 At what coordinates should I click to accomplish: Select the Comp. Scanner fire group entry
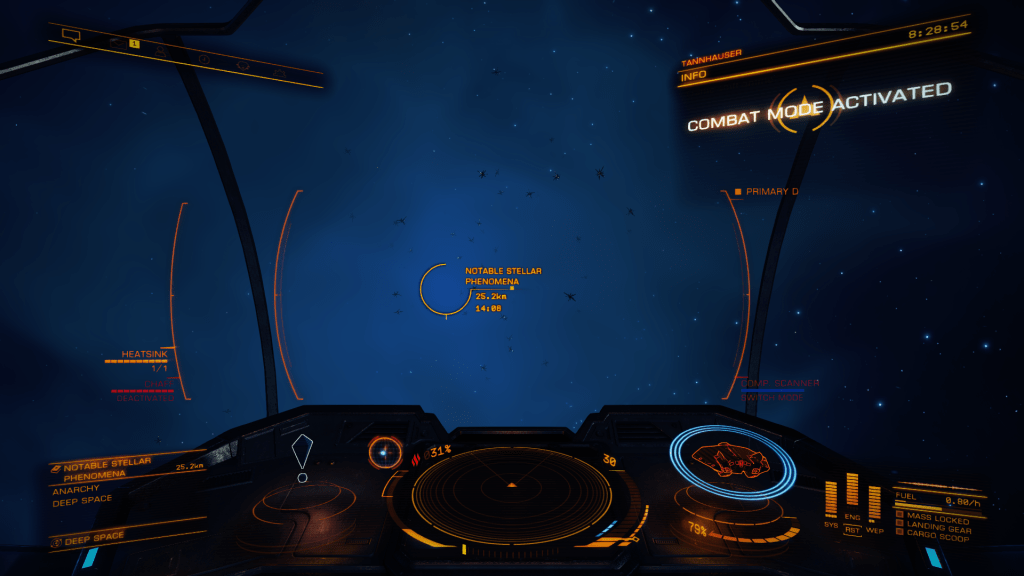pyautogui.click(x=780, y=383)
